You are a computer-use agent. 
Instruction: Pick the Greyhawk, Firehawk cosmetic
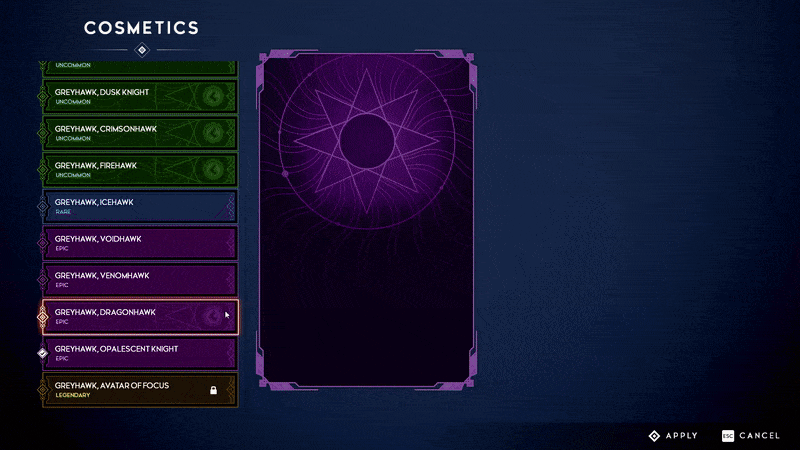pyautogui.click(x=139, y=170)
